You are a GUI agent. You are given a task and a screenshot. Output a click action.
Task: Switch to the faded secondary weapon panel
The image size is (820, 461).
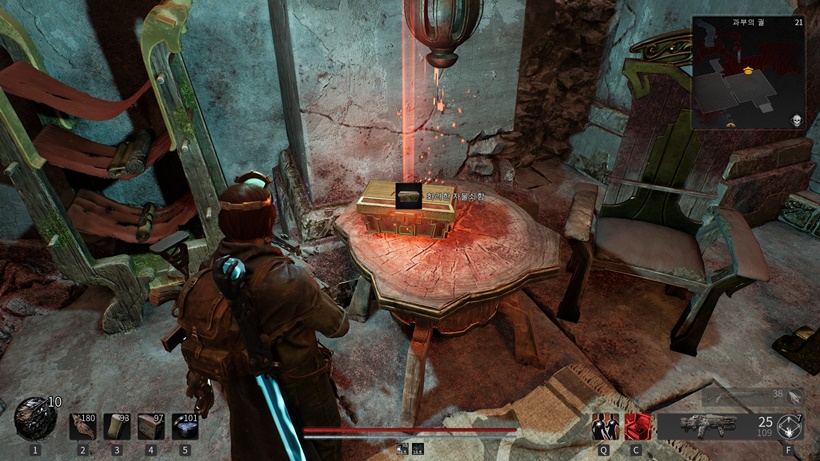(752, 396)
